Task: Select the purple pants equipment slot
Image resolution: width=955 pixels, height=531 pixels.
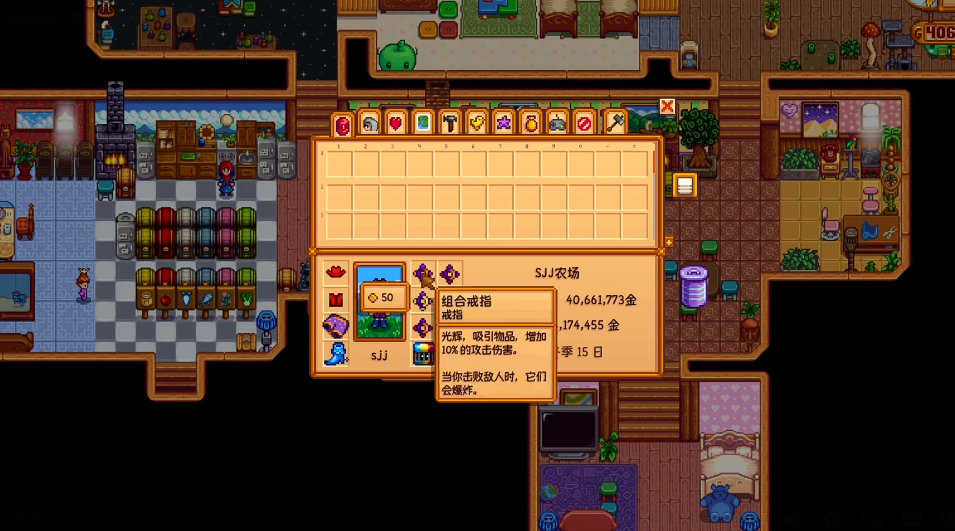Action: point(336,326)
